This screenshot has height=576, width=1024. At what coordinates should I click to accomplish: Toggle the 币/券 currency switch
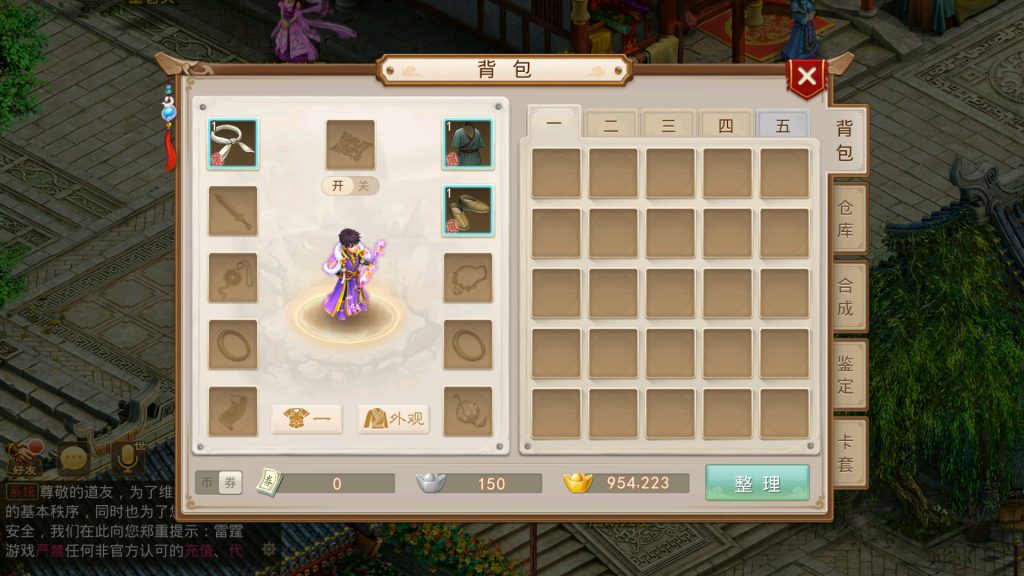(219, 483)
